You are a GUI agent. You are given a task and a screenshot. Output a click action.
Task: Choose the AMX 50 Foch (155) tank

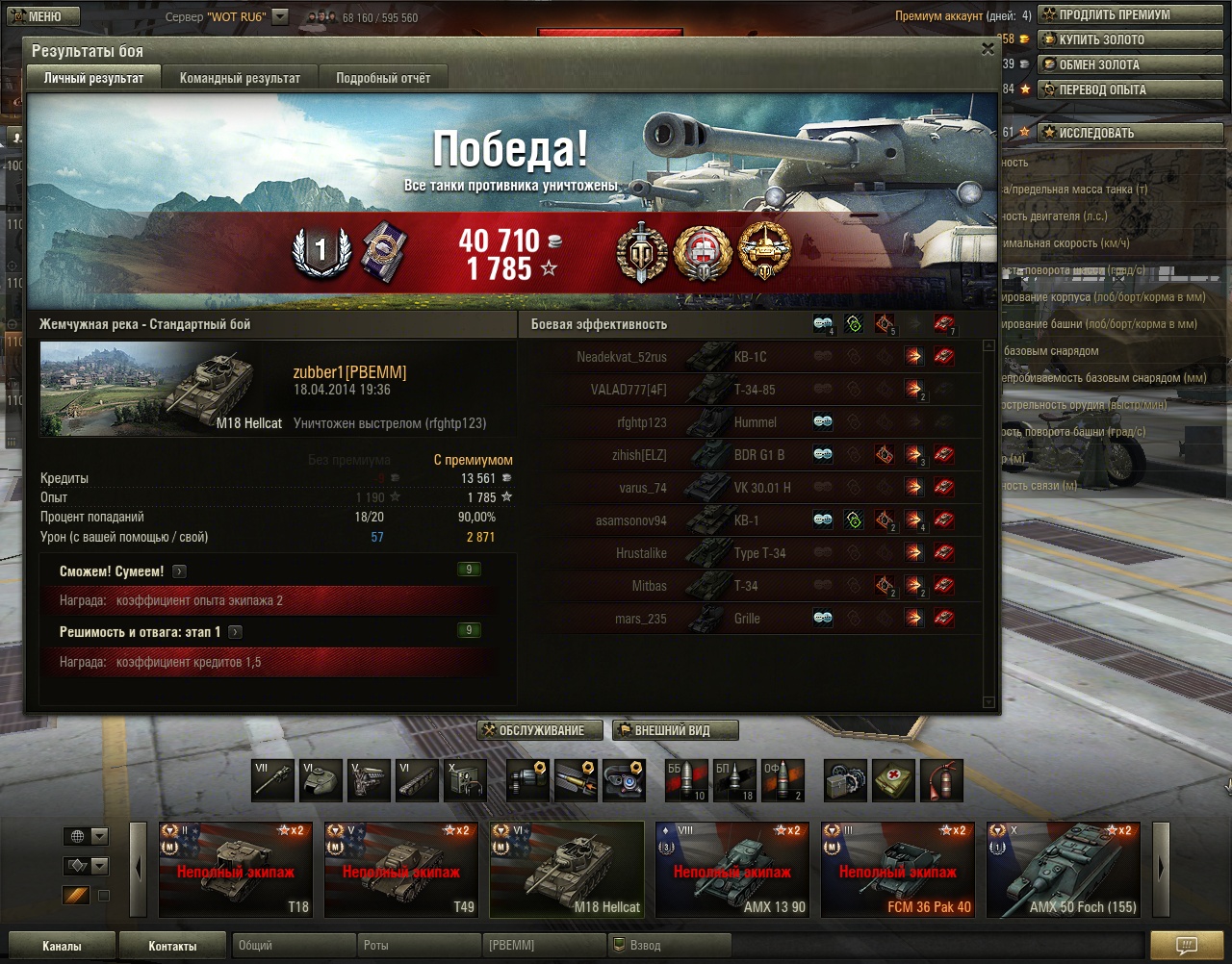point(1064,869)
